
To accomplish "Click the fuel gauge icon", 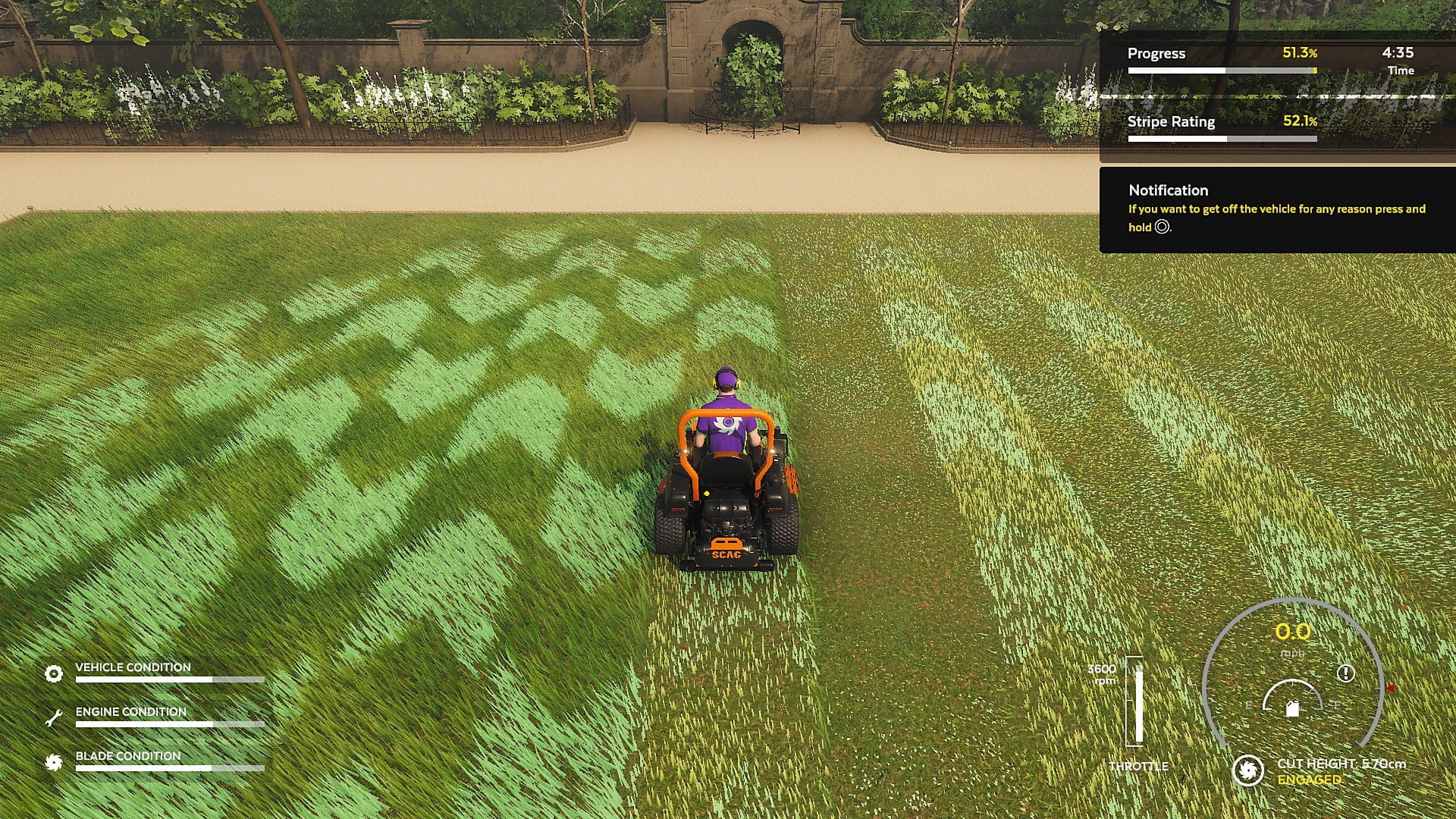I will point(1293,708).
